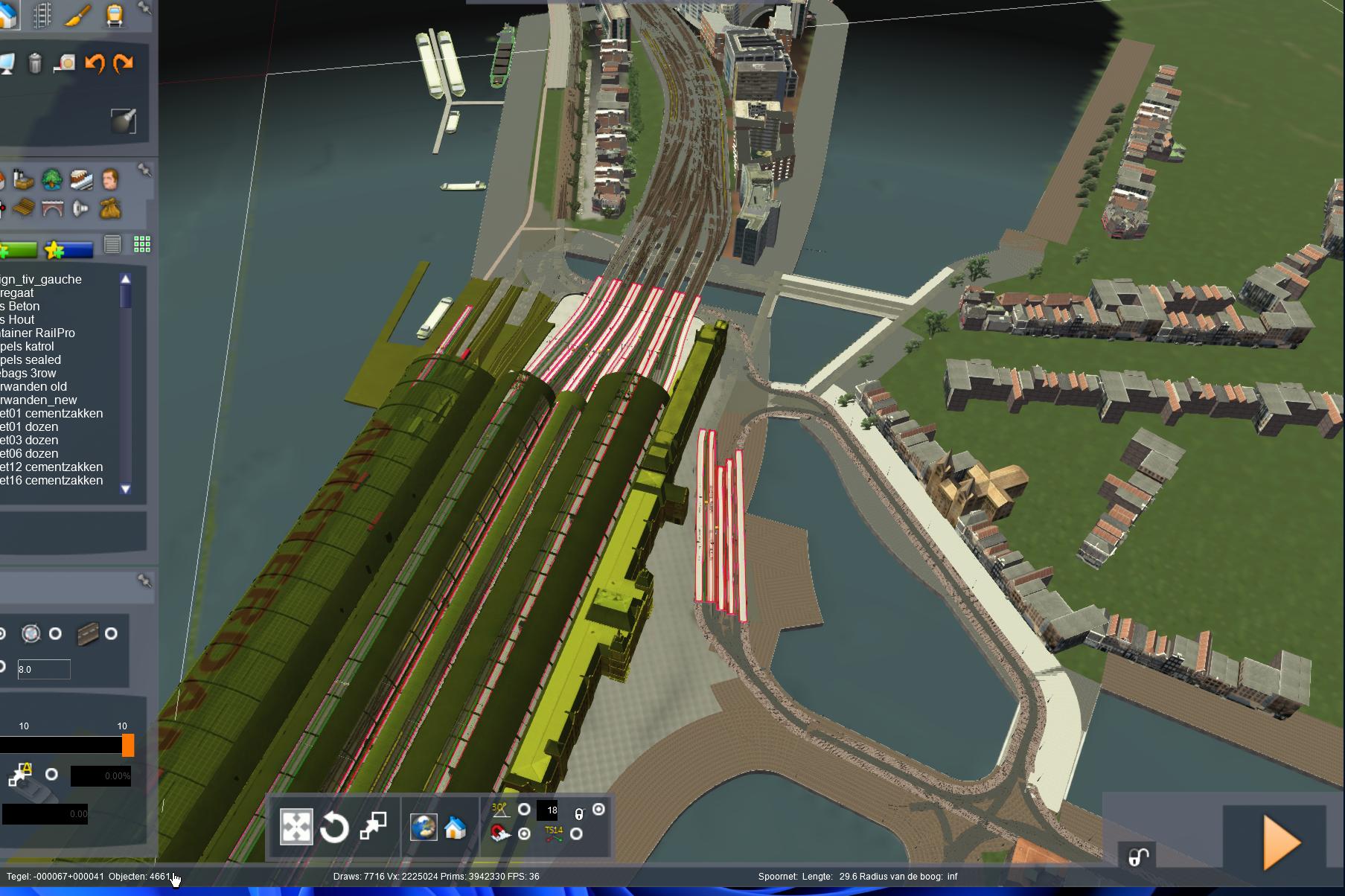Select the globe world-coordinates mode
1345x896 pixels.
(x=424, y=827)
